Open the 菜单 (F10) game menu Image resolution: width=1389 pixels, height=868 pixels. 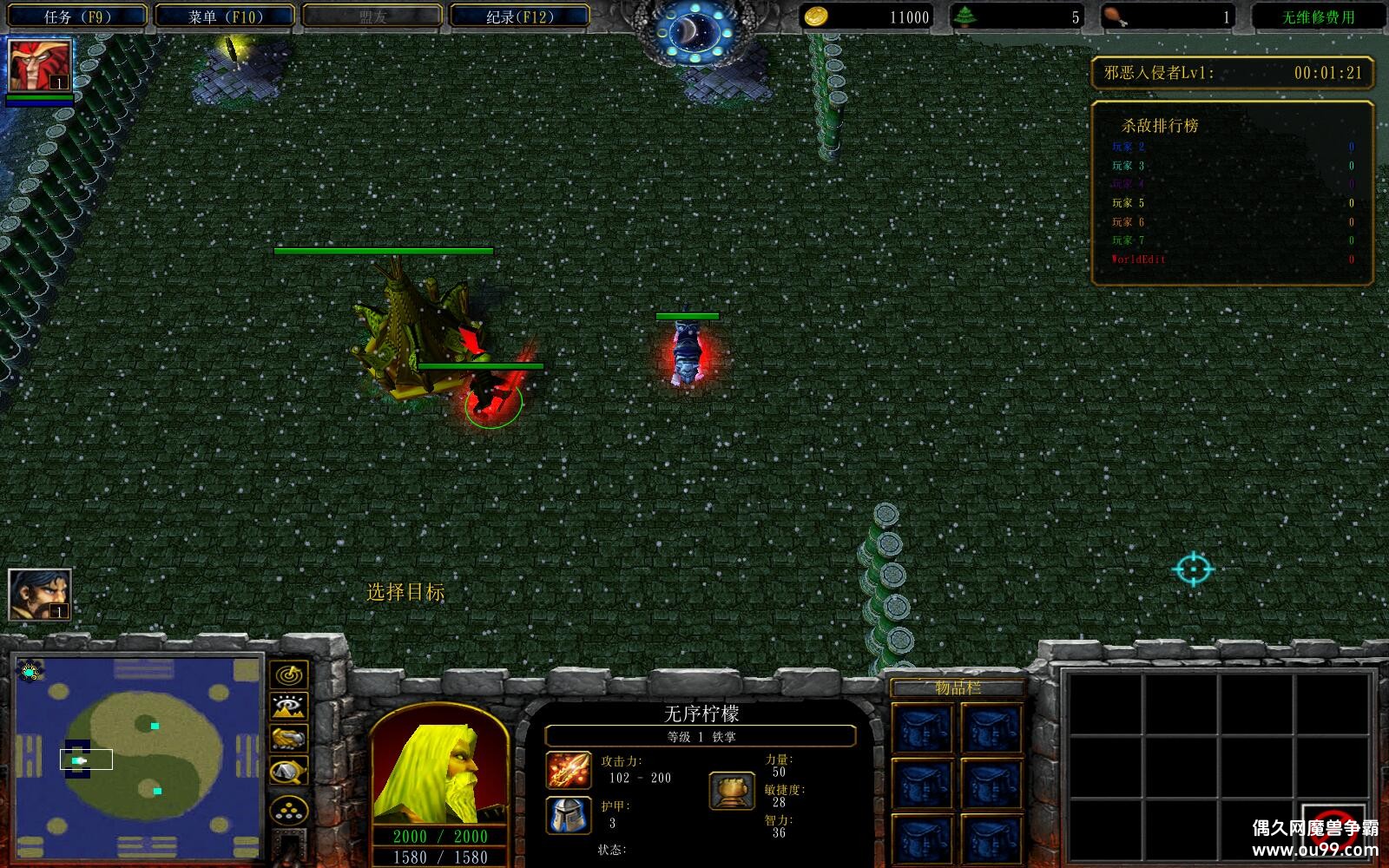[224, 14]
